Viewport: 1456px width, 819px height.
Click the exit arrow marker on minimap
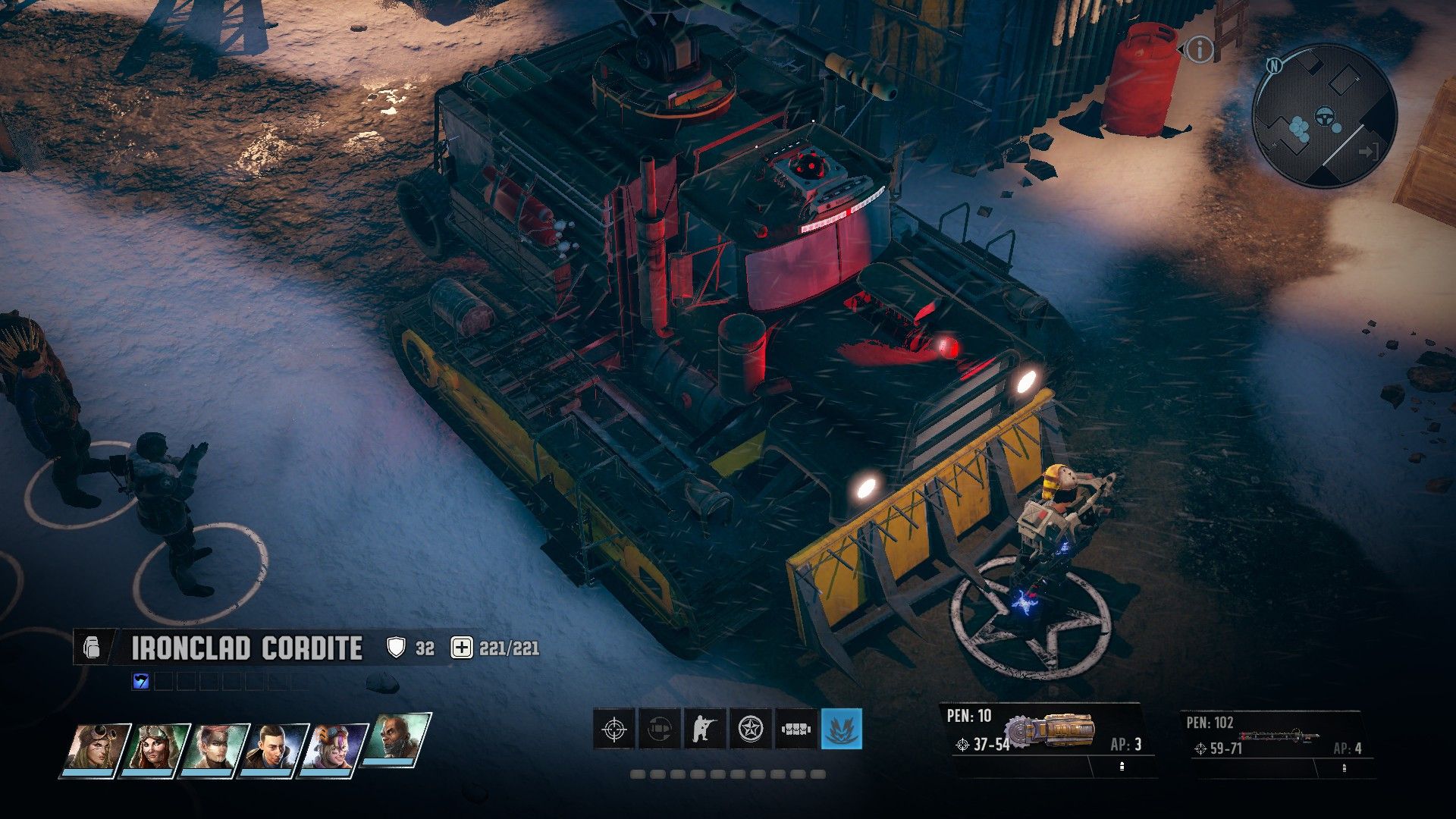(1368, 151)
